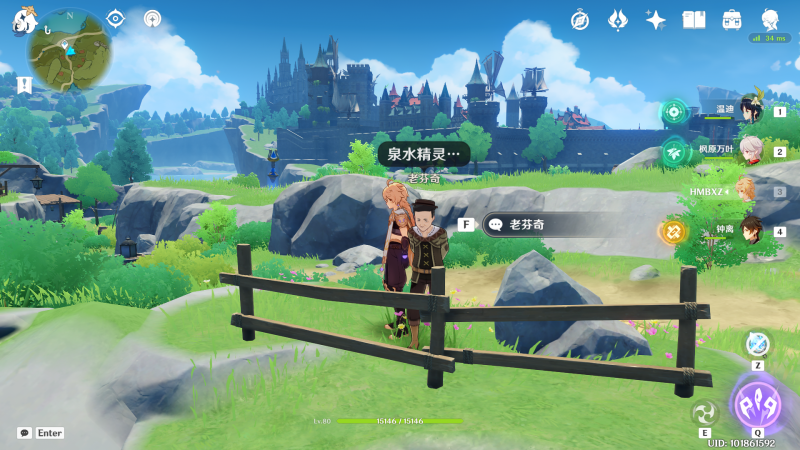Open the chat box speech bubble

(24, 433)
